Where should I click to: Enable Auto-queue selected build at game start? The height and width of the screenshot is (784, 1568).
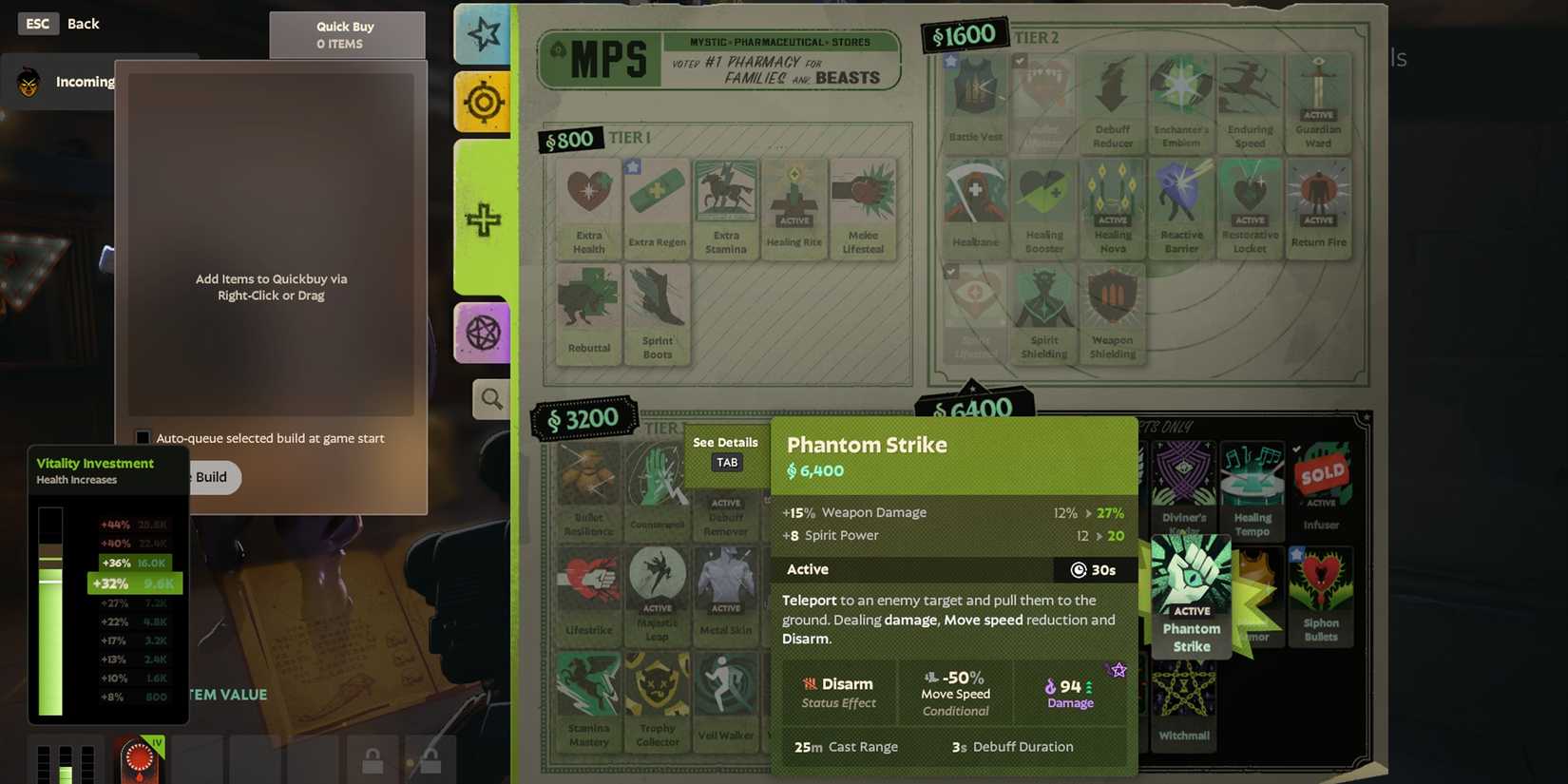coord(143,438)
